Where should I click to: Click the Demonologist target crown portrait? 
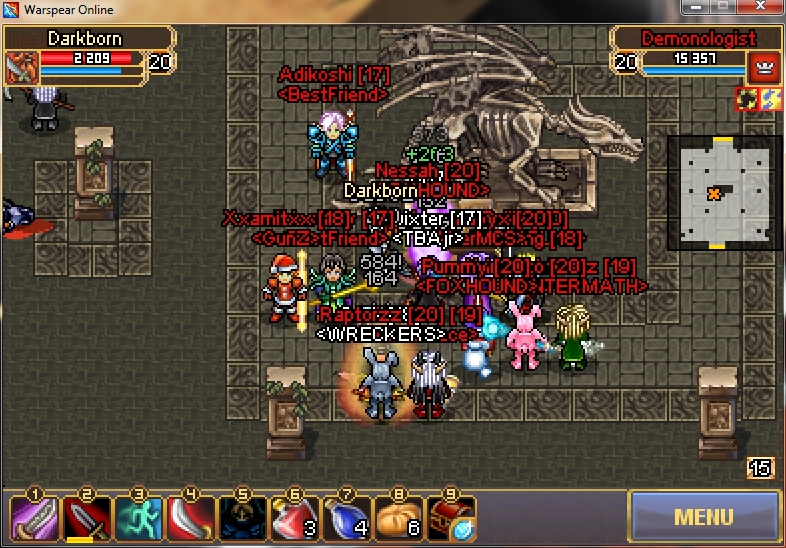point(762,68)
